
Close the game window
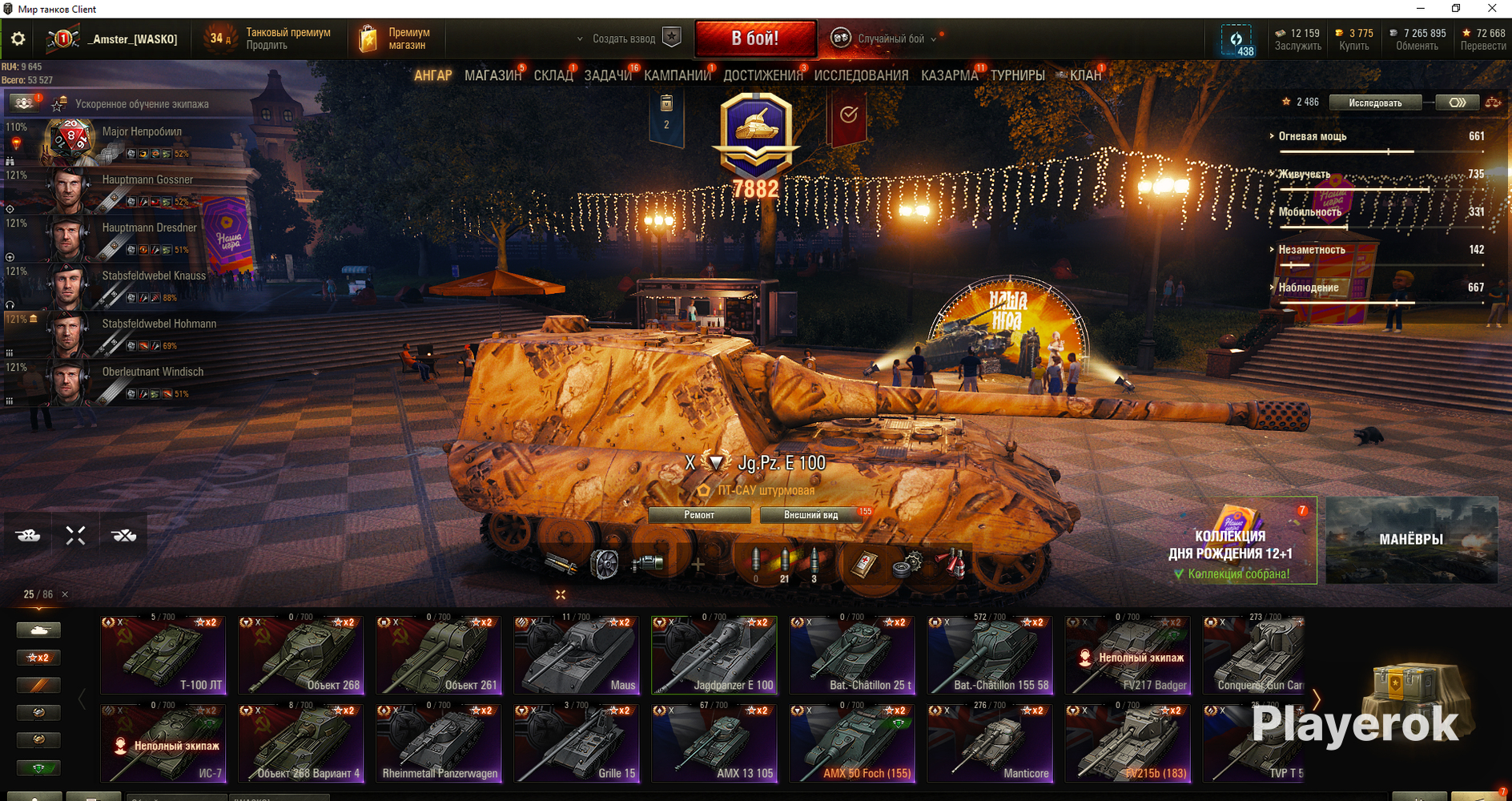coord(1492,9)
